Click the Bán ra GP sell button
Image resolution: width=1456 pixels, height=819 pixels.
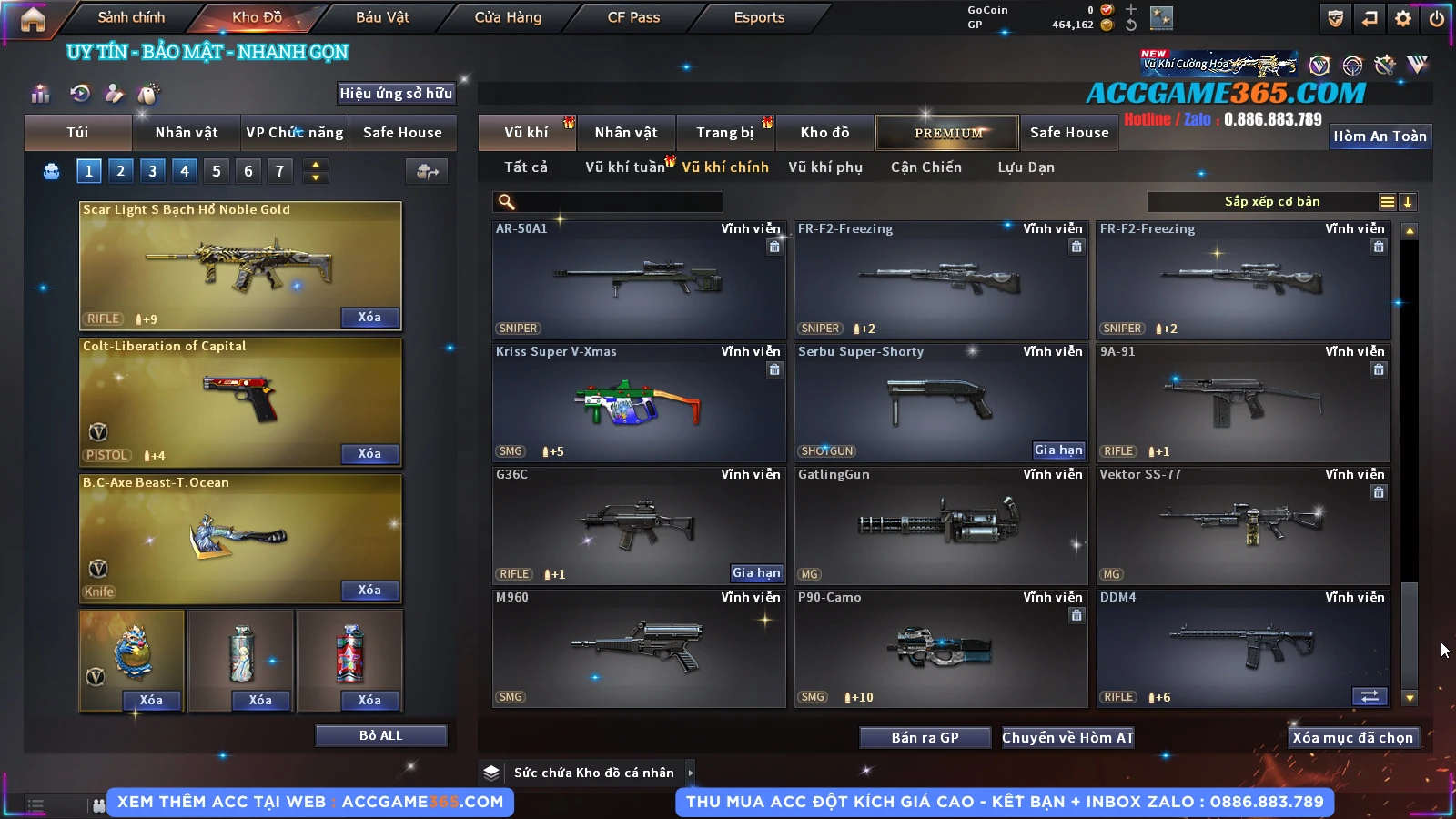click(x=925, y=738)
